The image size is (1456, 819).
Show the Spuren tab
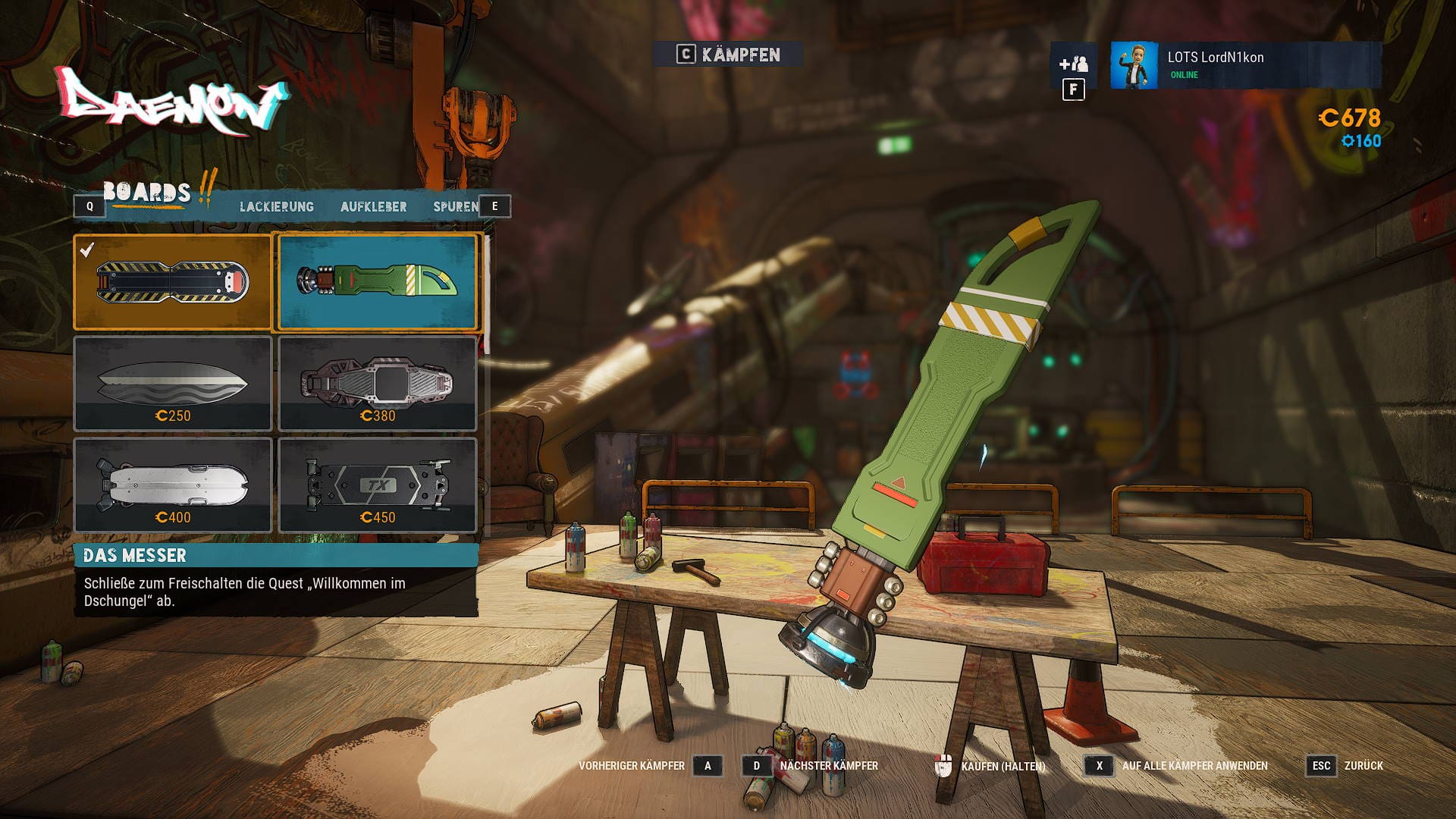455,206
